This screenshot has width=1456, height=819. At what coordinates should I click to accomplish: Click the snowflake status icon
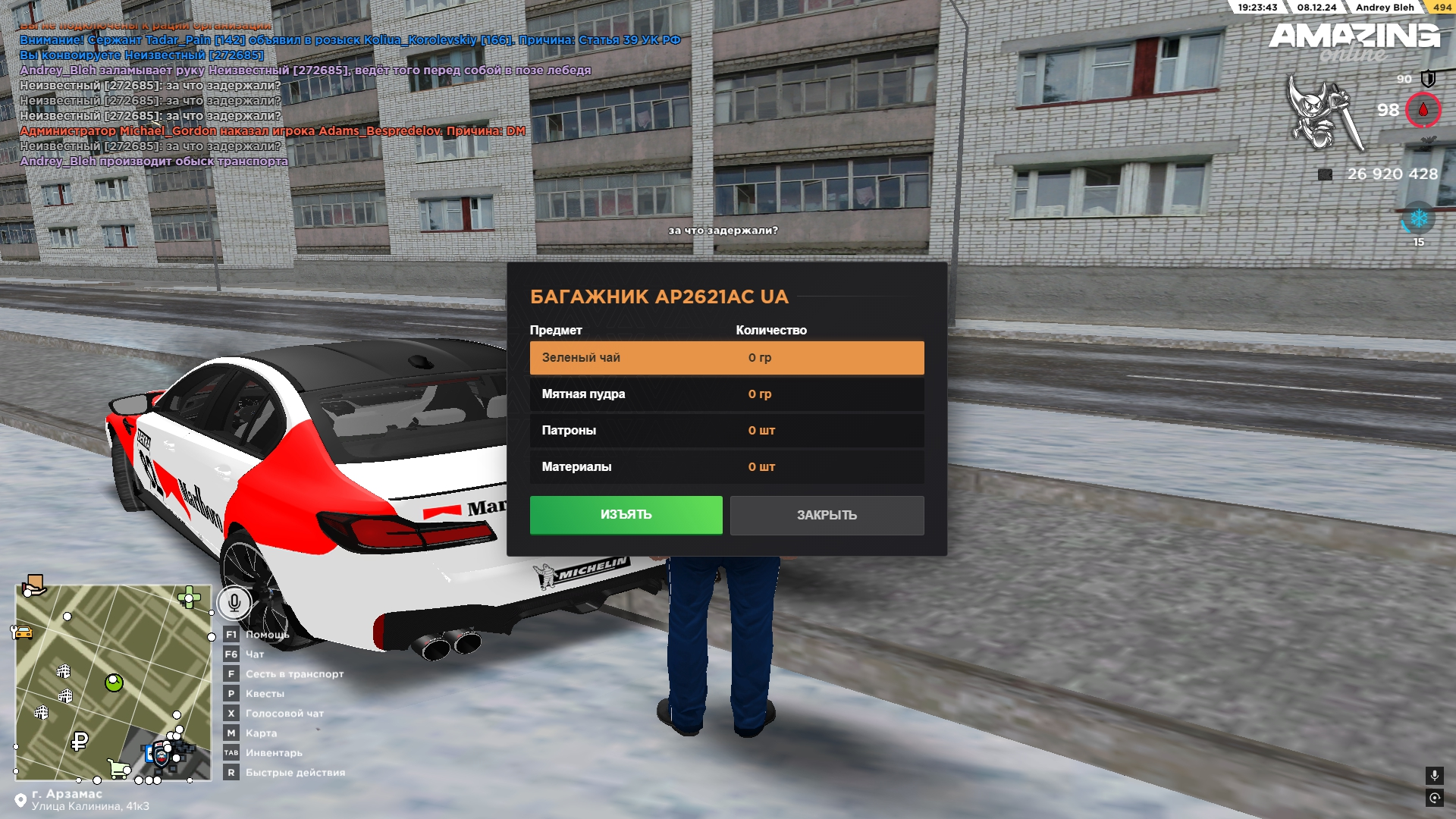coord(1418,219)
